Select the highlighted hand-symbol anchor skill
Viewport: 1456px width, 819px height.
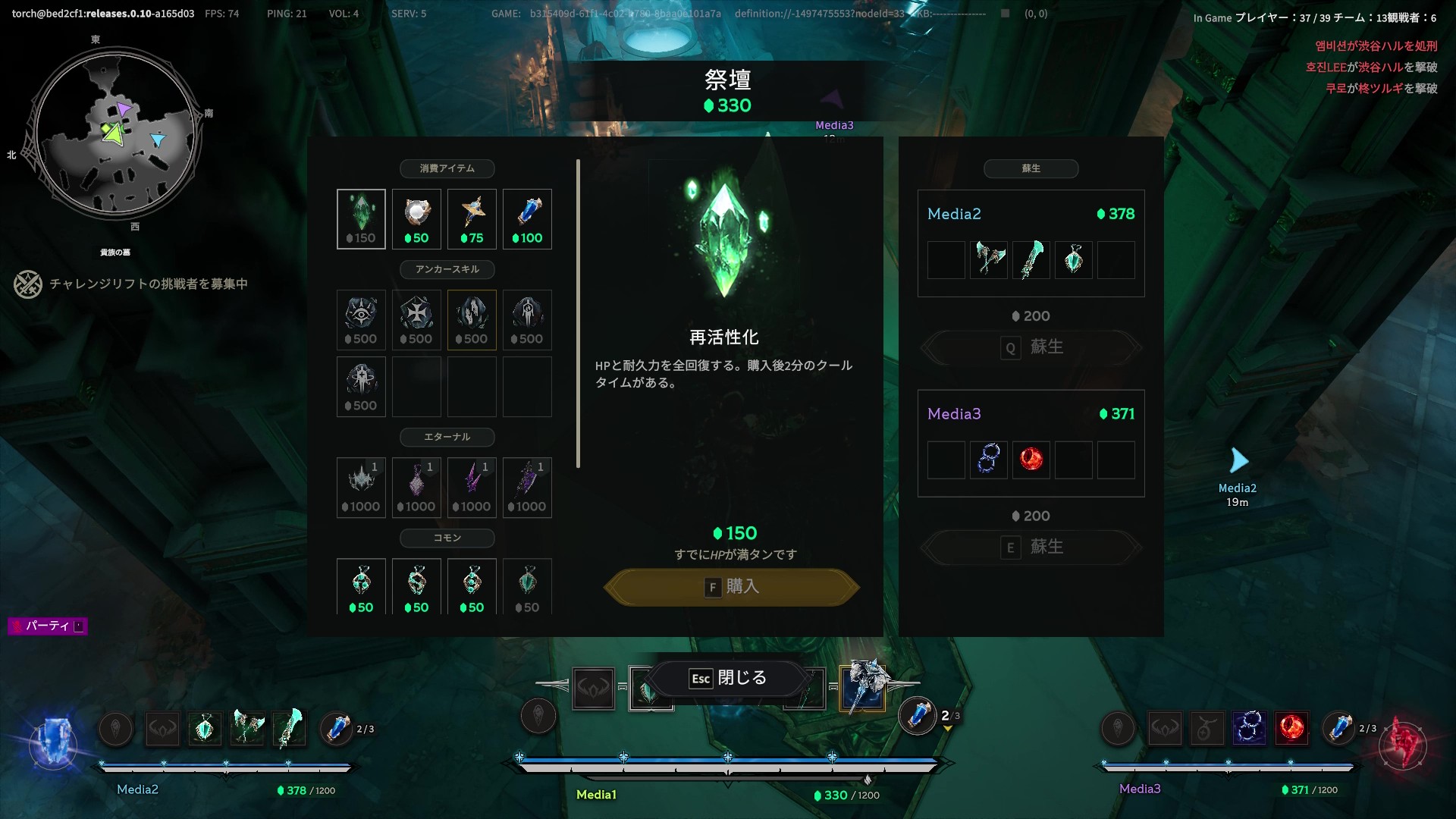click(472, 319)
